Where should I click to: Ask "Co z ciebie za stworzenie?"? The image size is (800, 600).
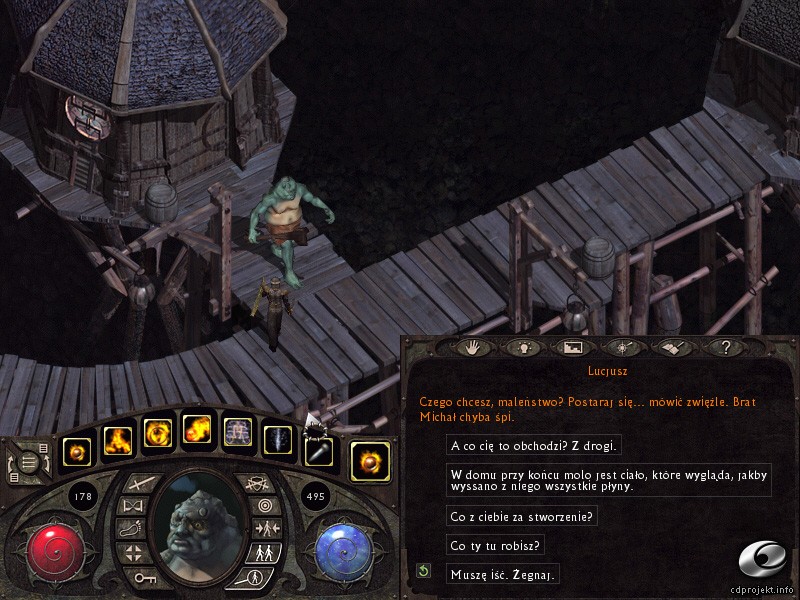click(522, 517)
